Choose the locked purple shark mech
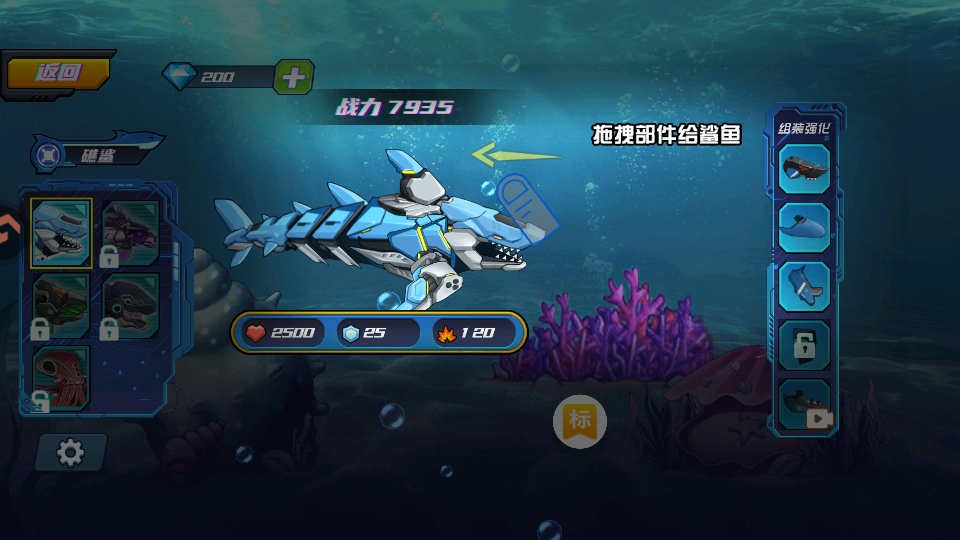960x540 pixels. (130, 233)
